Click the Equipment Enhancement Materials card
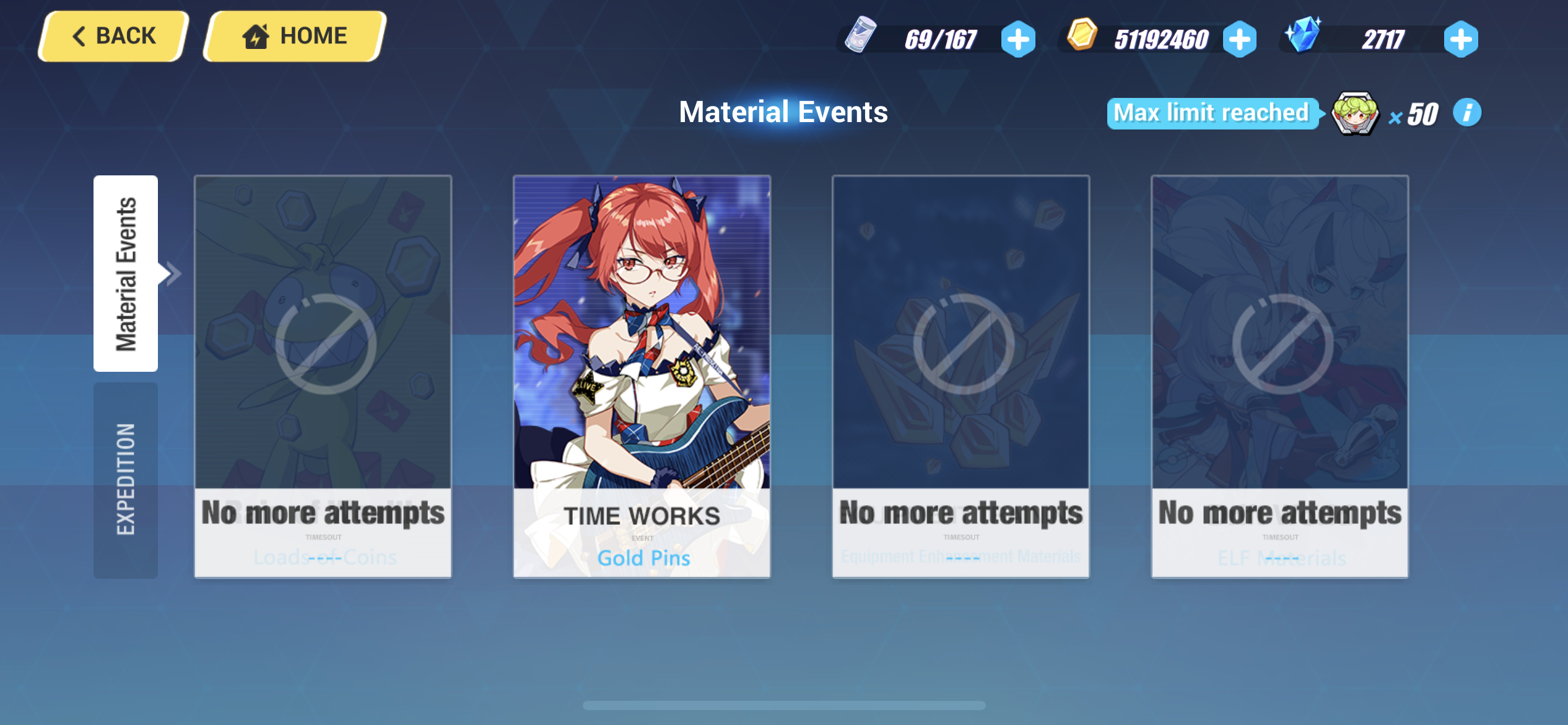1568x725 pixels. coord(960,378)
